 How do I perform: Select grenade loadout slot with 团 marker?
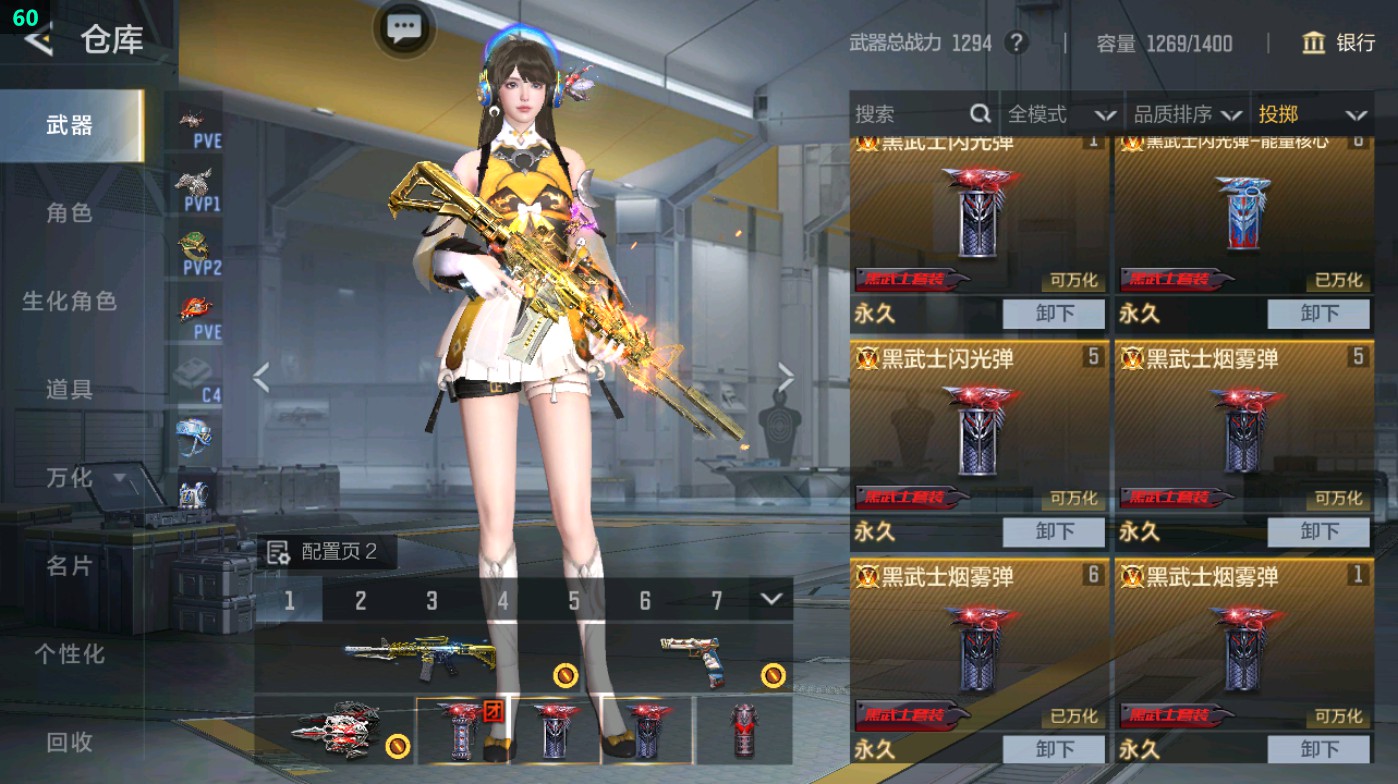click(x=459, y=731)
